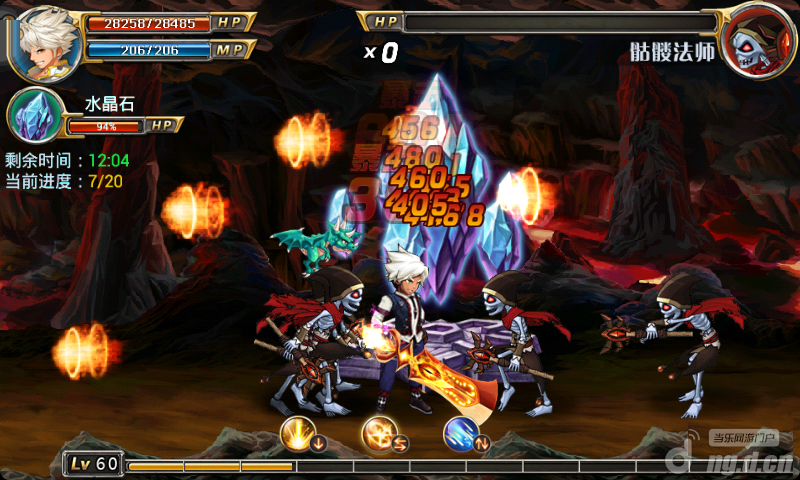Tap the blue crystal stone portrait
The height and width of the screenshot is (480, 800).
pos(35,115)
